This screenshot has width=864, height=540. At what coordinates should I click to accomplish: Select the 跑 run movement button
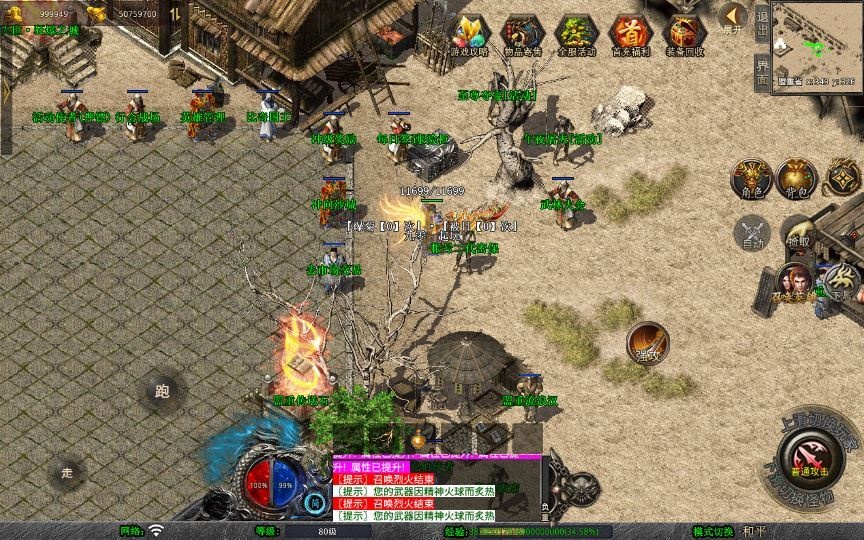pos(162,391)
